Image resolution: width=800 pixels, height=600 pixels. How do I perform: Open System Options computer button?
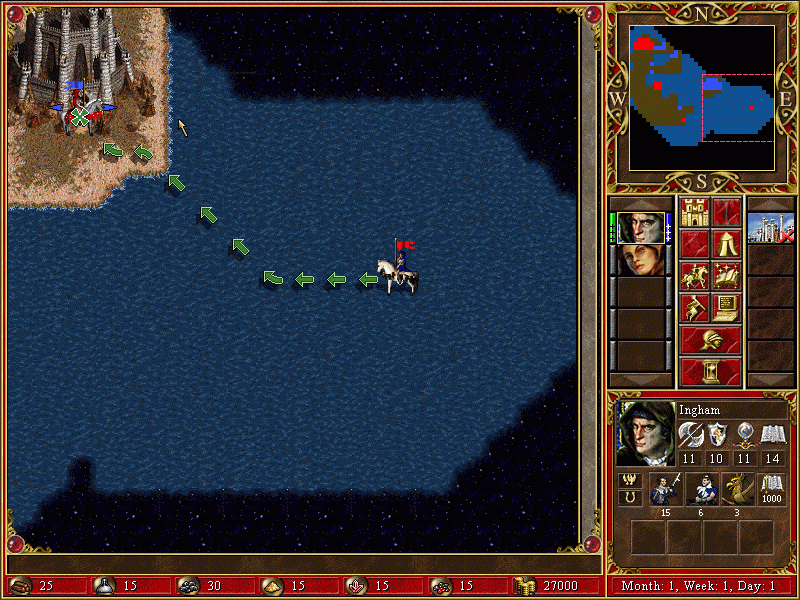pos(726,308)
